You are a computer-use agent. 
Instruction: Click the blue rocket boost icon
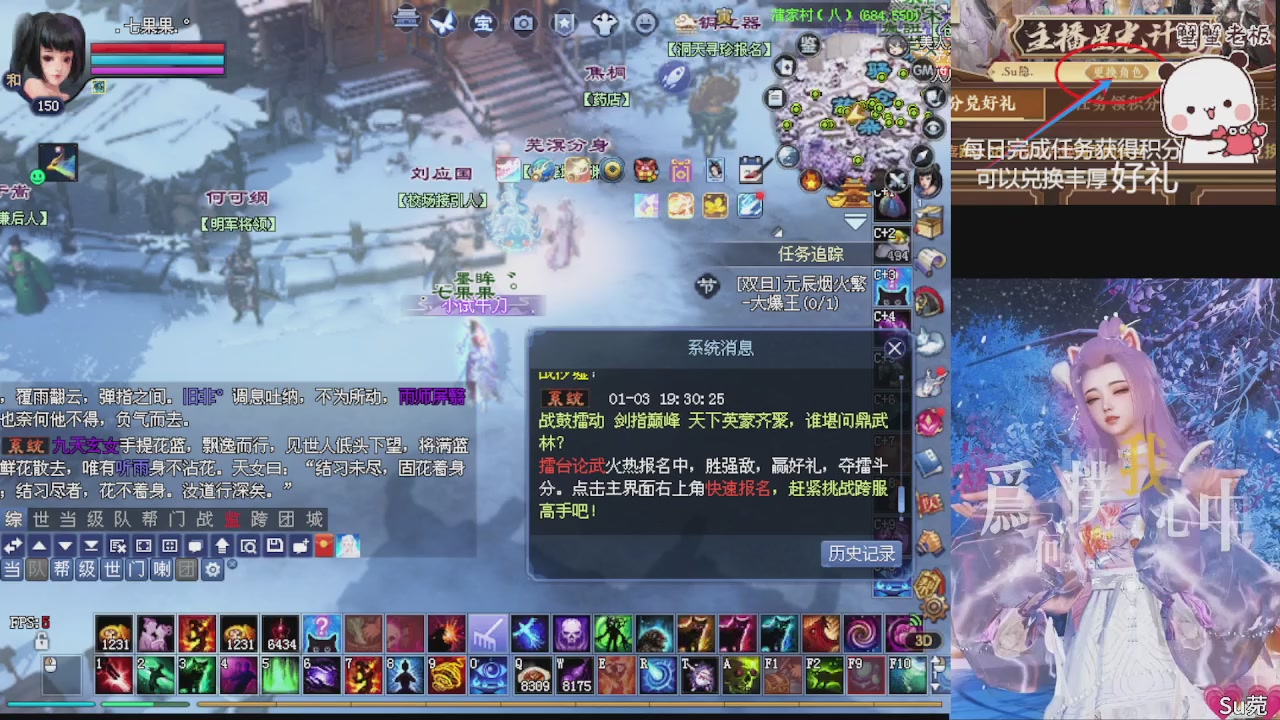(x=675, y=75)
